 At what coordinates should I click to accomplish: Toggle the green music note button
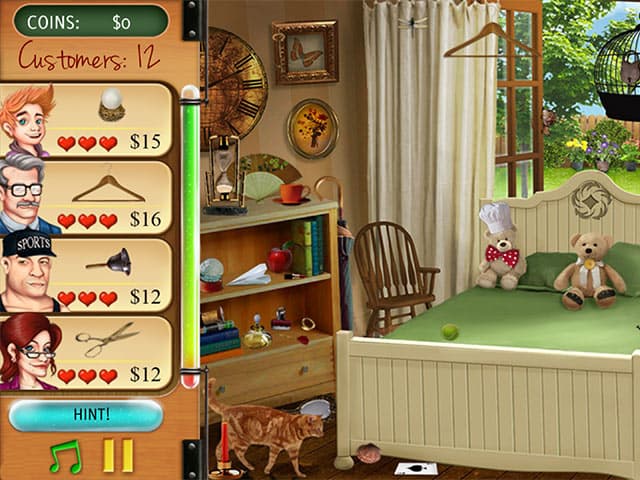coord(66,456)
